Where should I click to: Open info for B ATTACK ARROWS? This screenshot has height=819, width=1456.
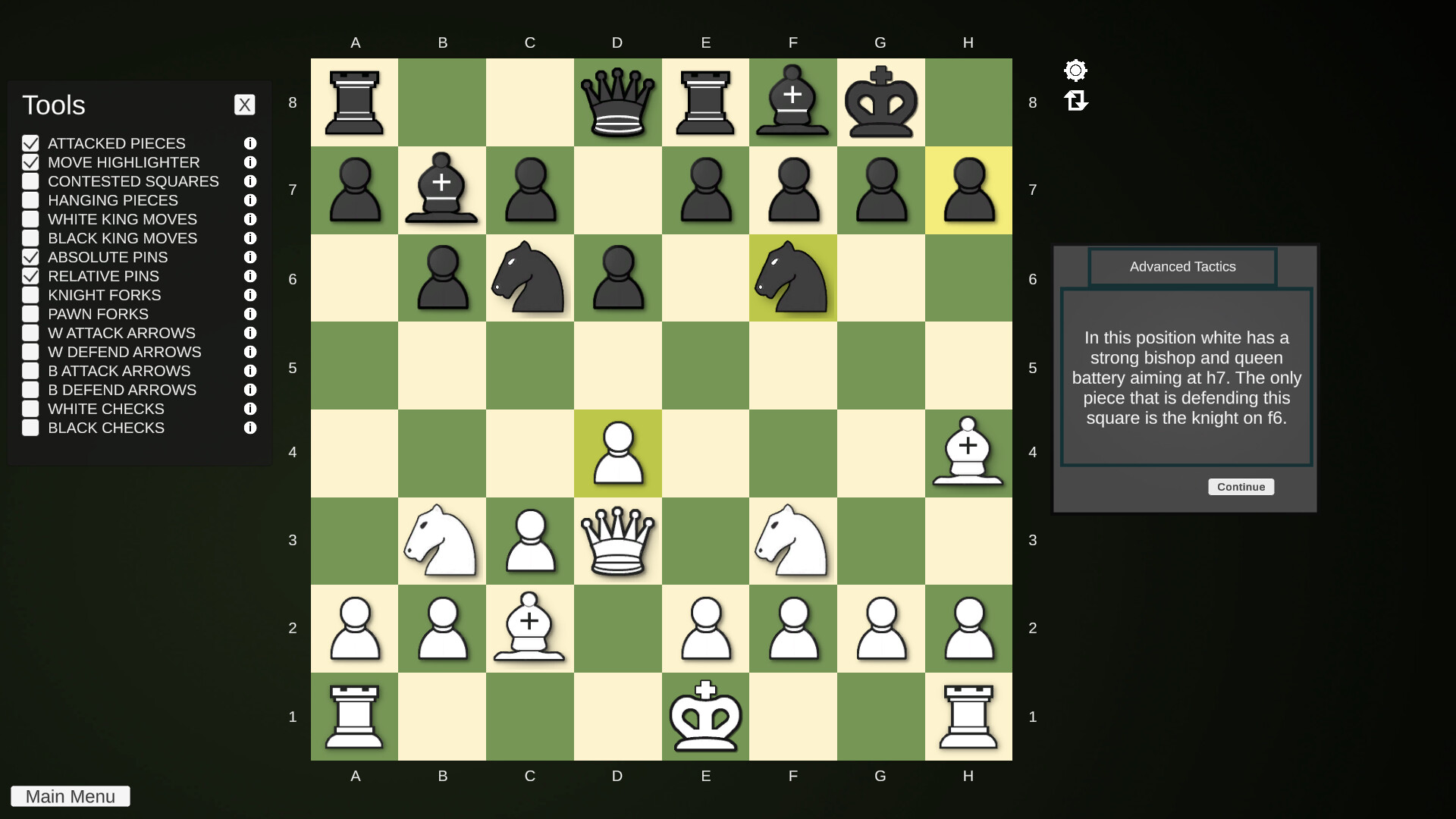(x=250, y=371)
